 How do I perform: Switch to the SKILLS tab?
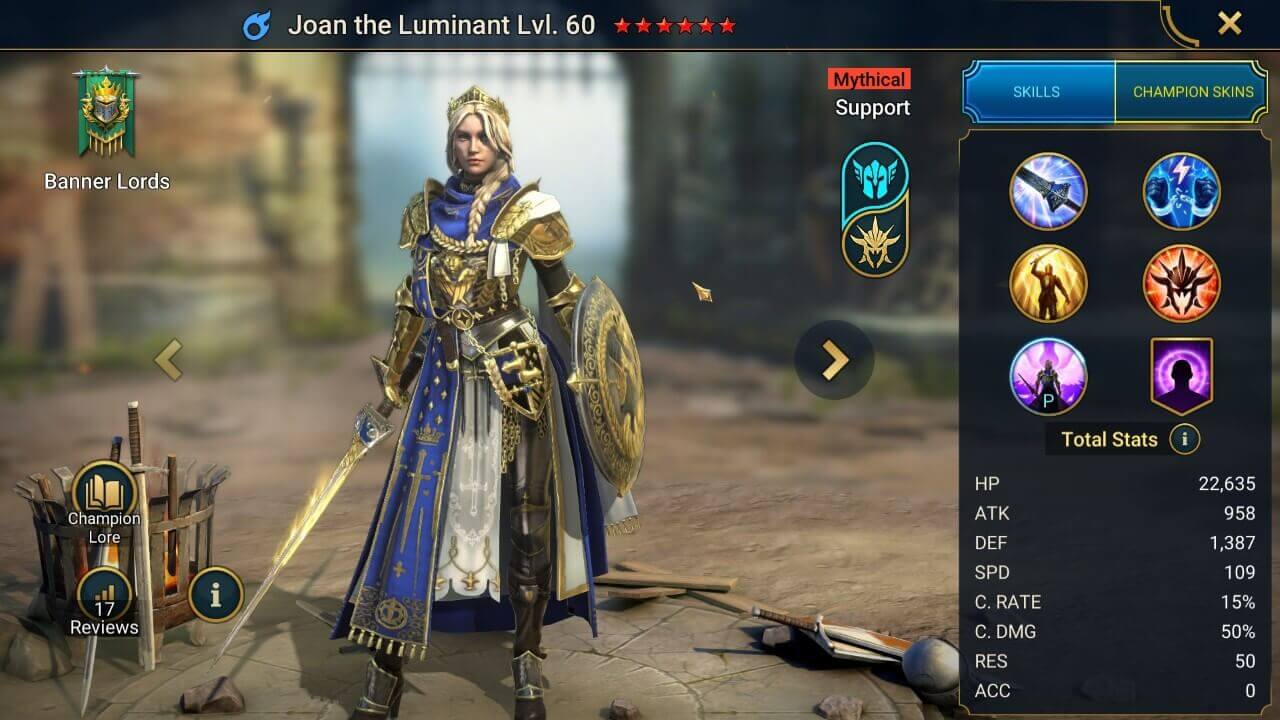pyautogui.click(x=1037, y=90)
